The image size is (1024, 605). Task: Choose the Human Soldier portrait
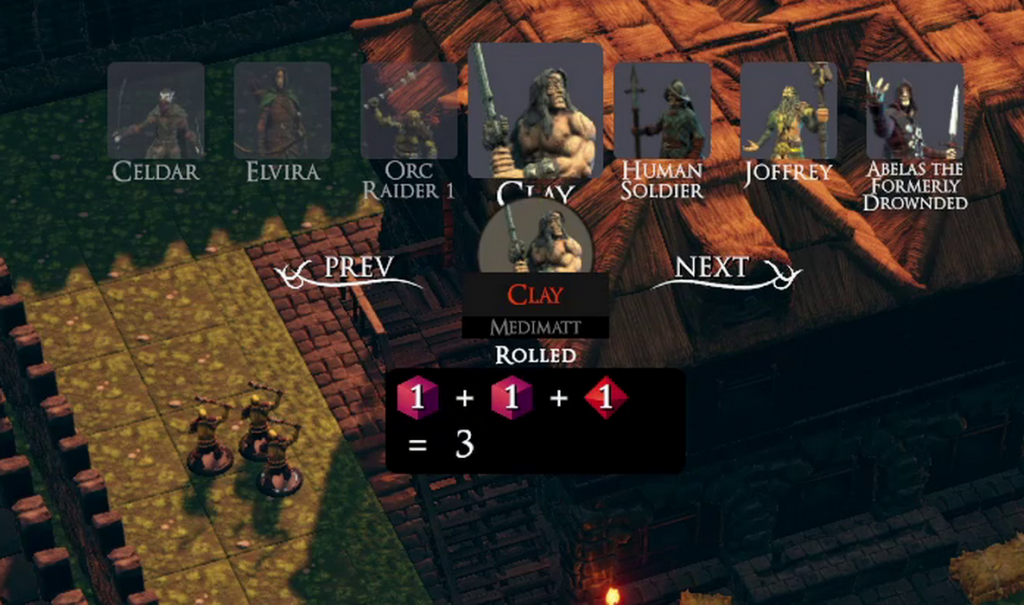pyautogui.click(x=662, y=110)
